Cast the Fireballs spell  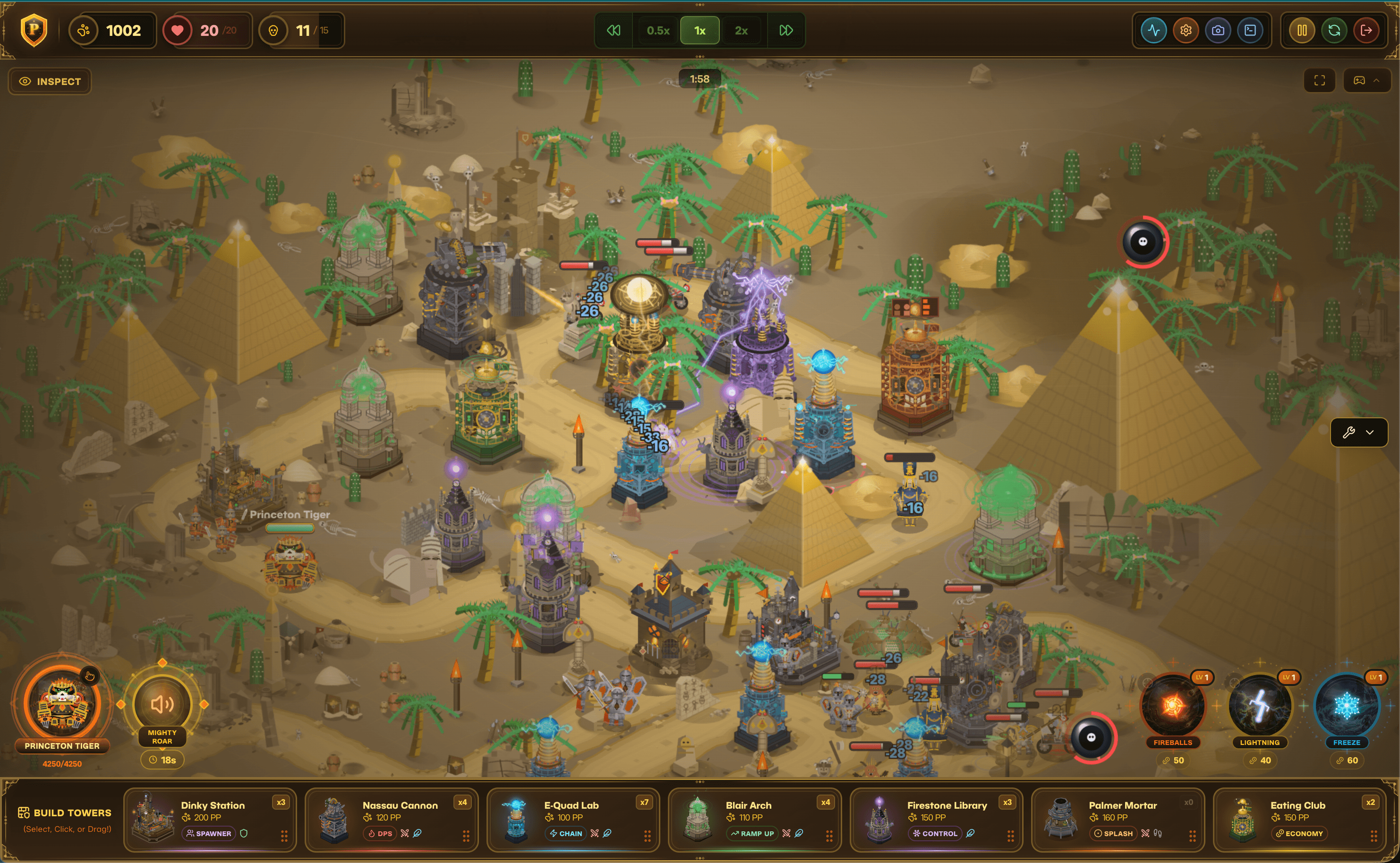pos(1173,706)
